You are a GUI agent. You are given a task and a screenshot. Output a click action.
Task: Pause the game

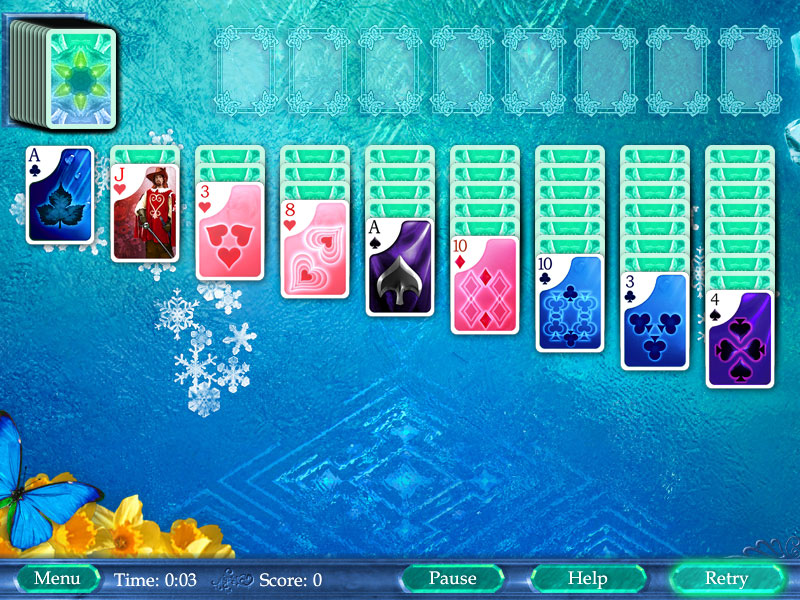452,578
